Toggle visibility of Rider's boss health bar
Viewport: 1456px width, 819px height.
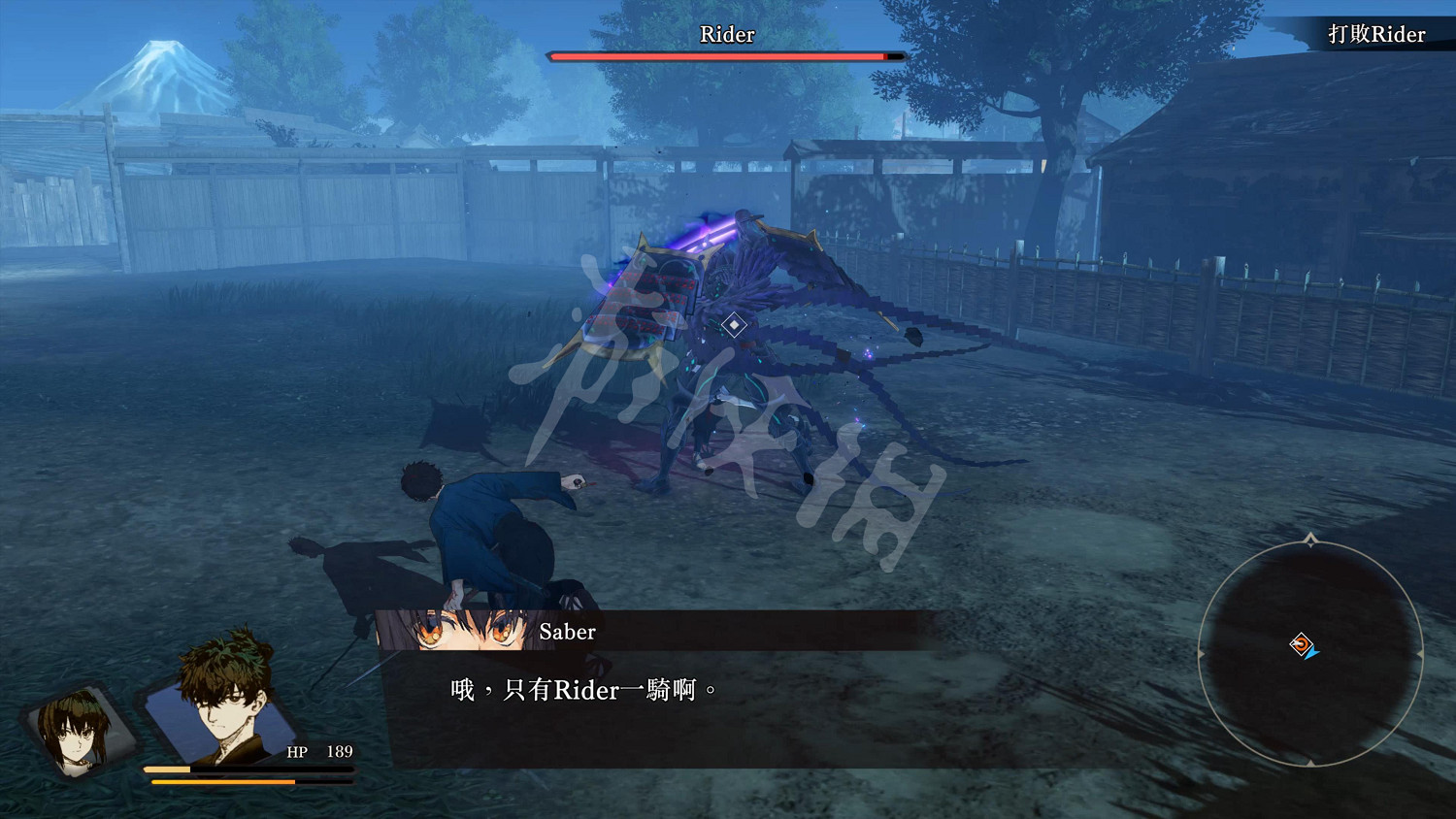tap(726, 56)
